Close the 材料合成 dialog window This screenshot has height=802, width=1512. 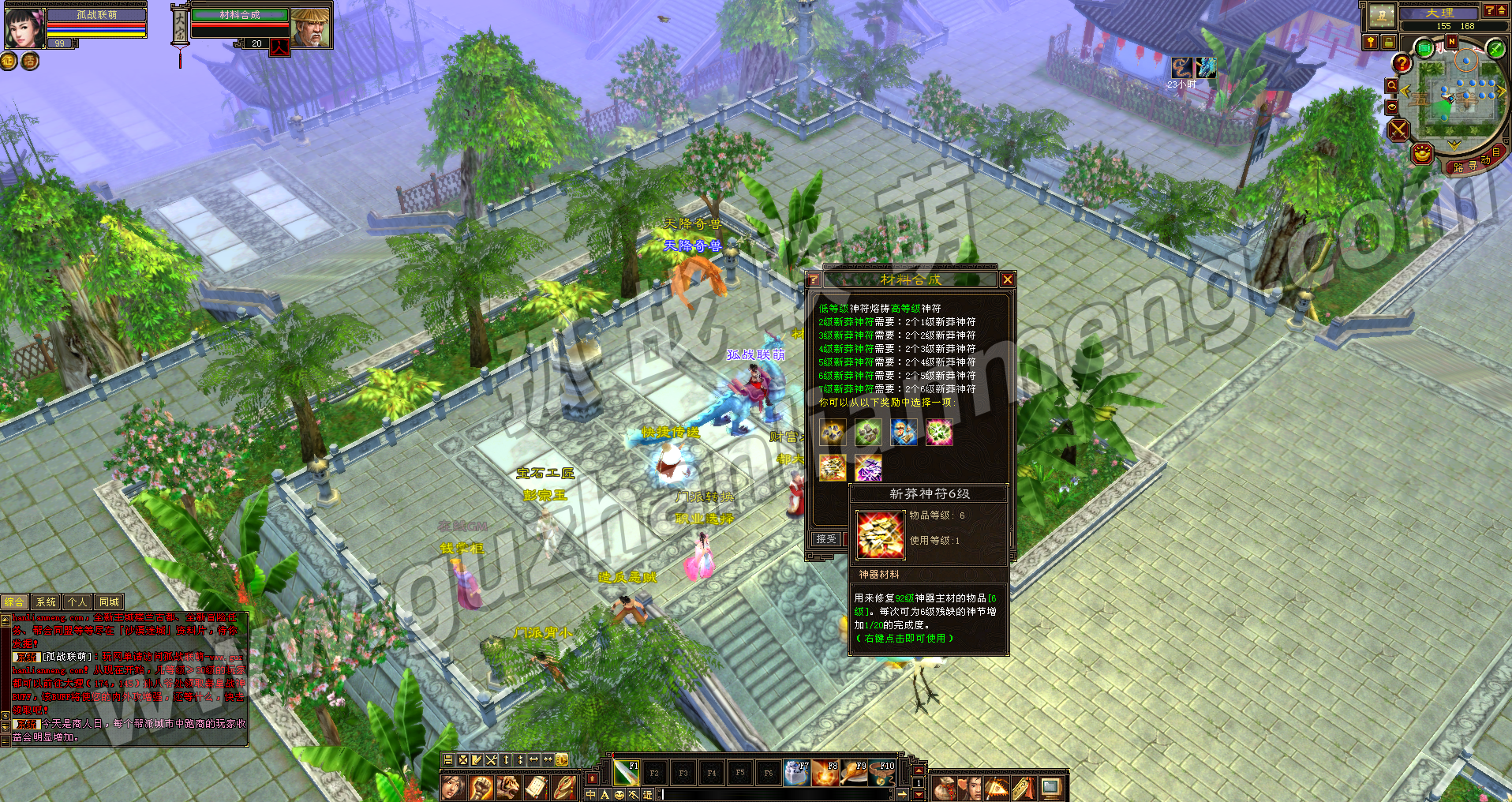click(1007, 279)
